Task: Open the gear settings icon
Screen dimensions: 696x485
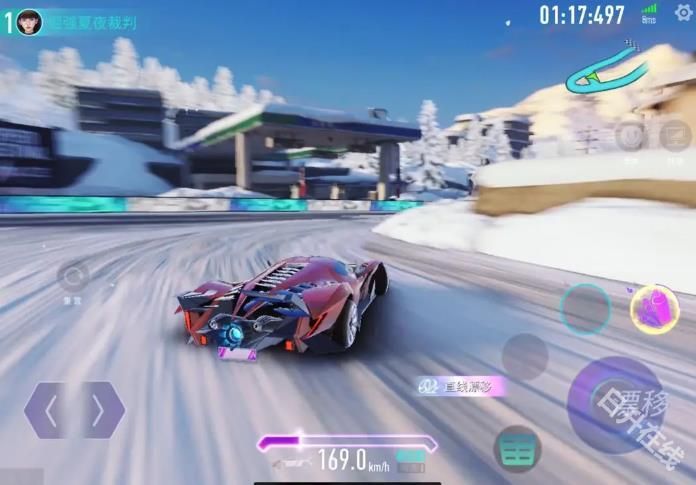Action: click(x=683, y=13)
